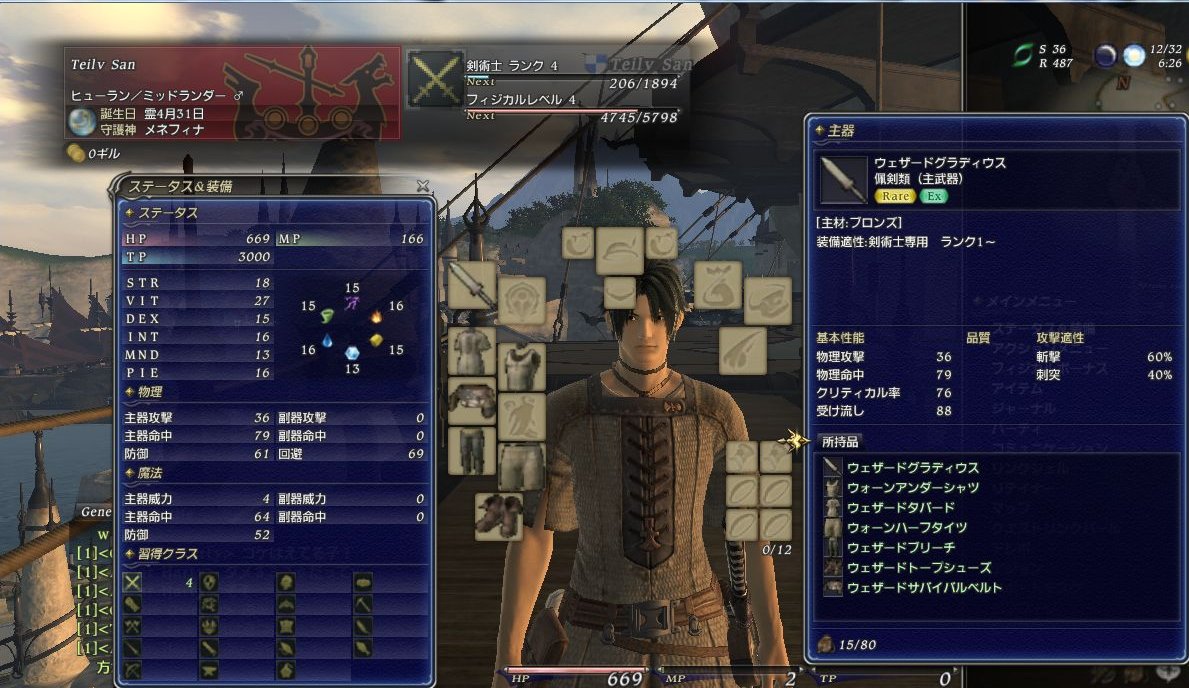Select the equipped shoes slot

click(498, 516)
